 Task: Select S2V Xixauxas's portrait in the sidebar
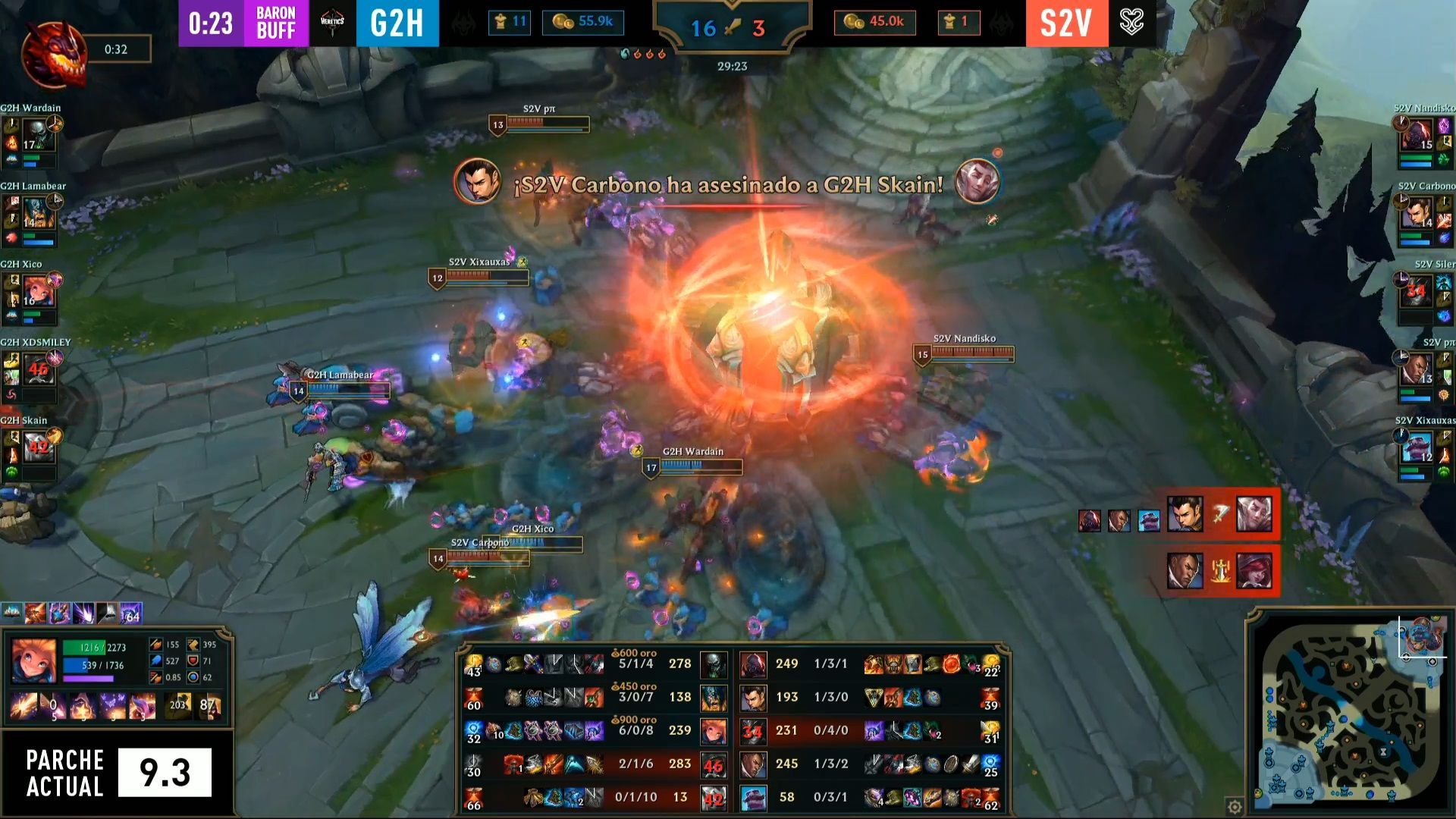[x=1416, y=447]
